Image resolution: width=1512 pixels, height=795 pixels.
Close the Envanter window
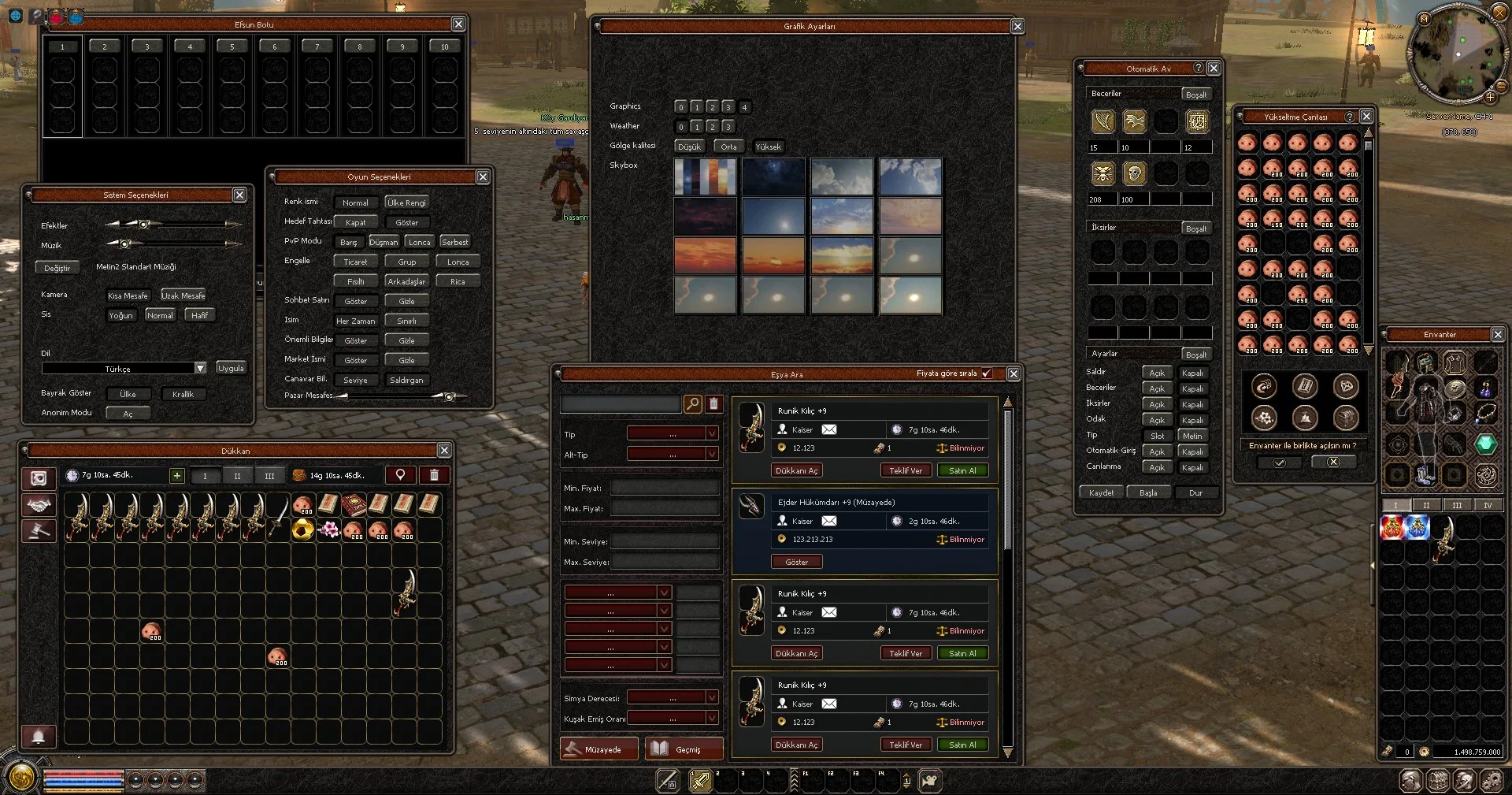point(1498,335)
